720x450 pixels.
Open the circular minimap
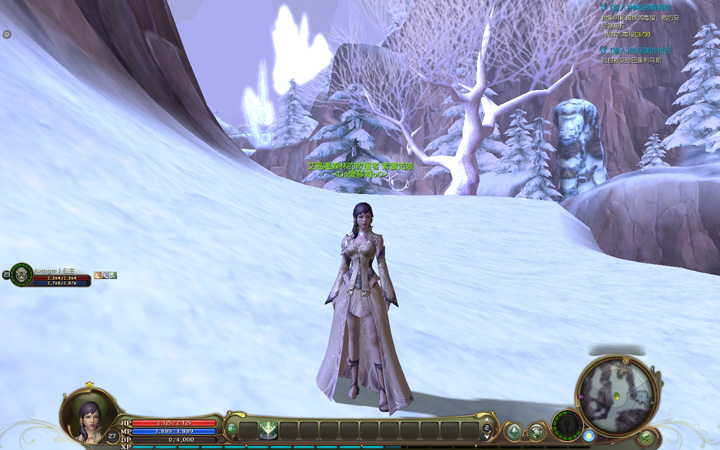[x=616, y=393]
